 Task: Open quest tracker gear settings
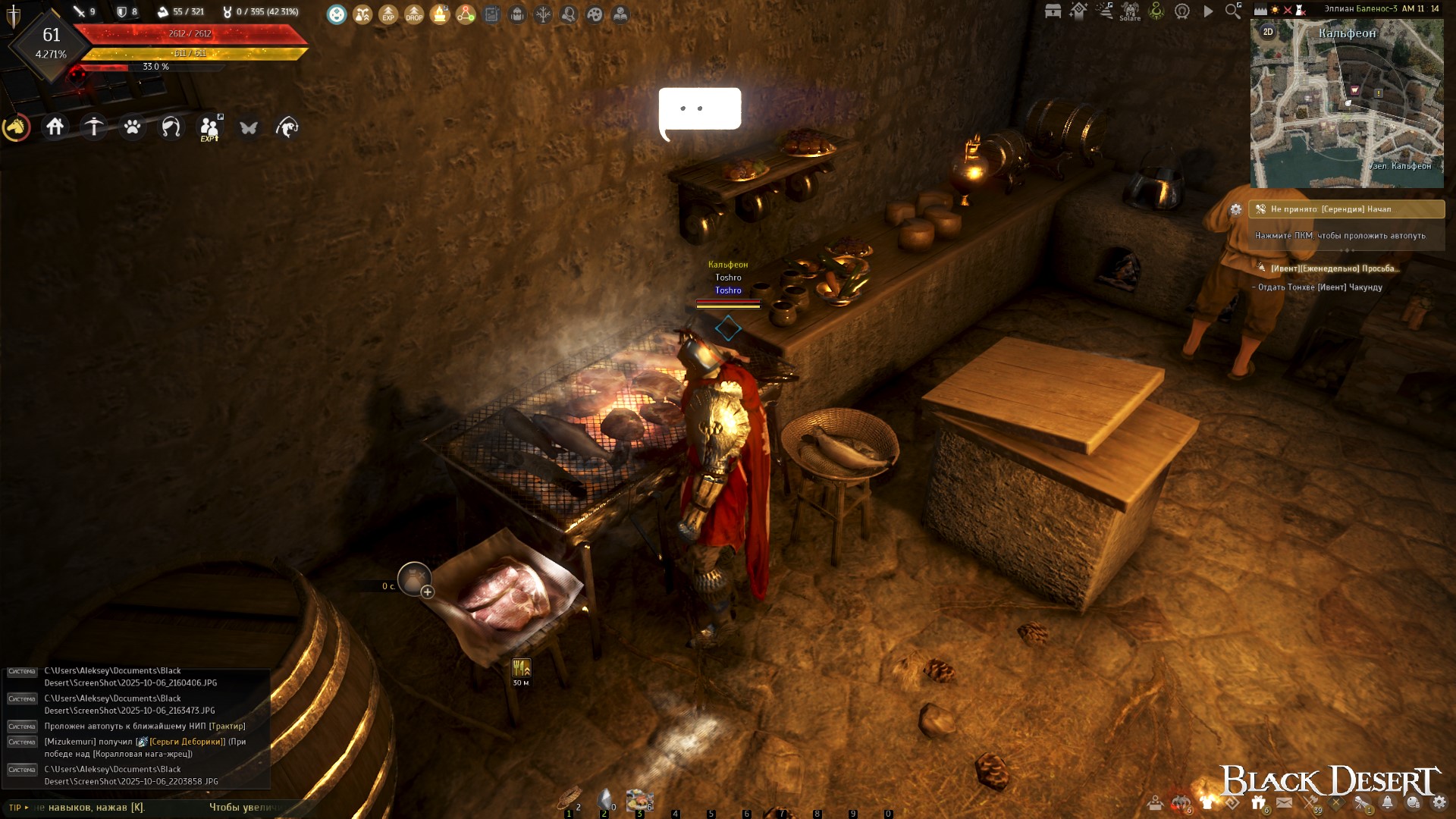(x=1236, y=209)
